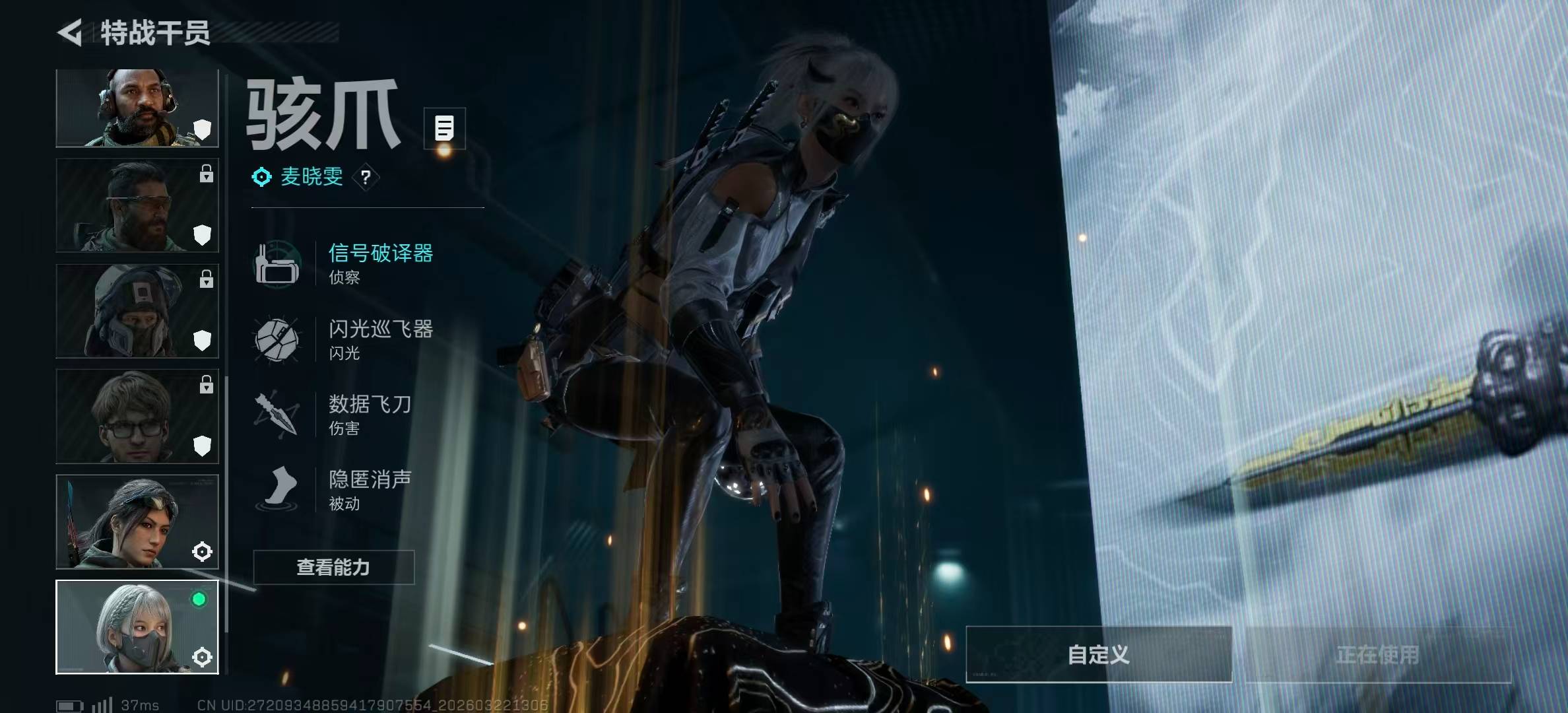Viewport: 1568px width, 713px height.
Task: Select the bearded operator with headset
Action: click(x=137, y=108)
